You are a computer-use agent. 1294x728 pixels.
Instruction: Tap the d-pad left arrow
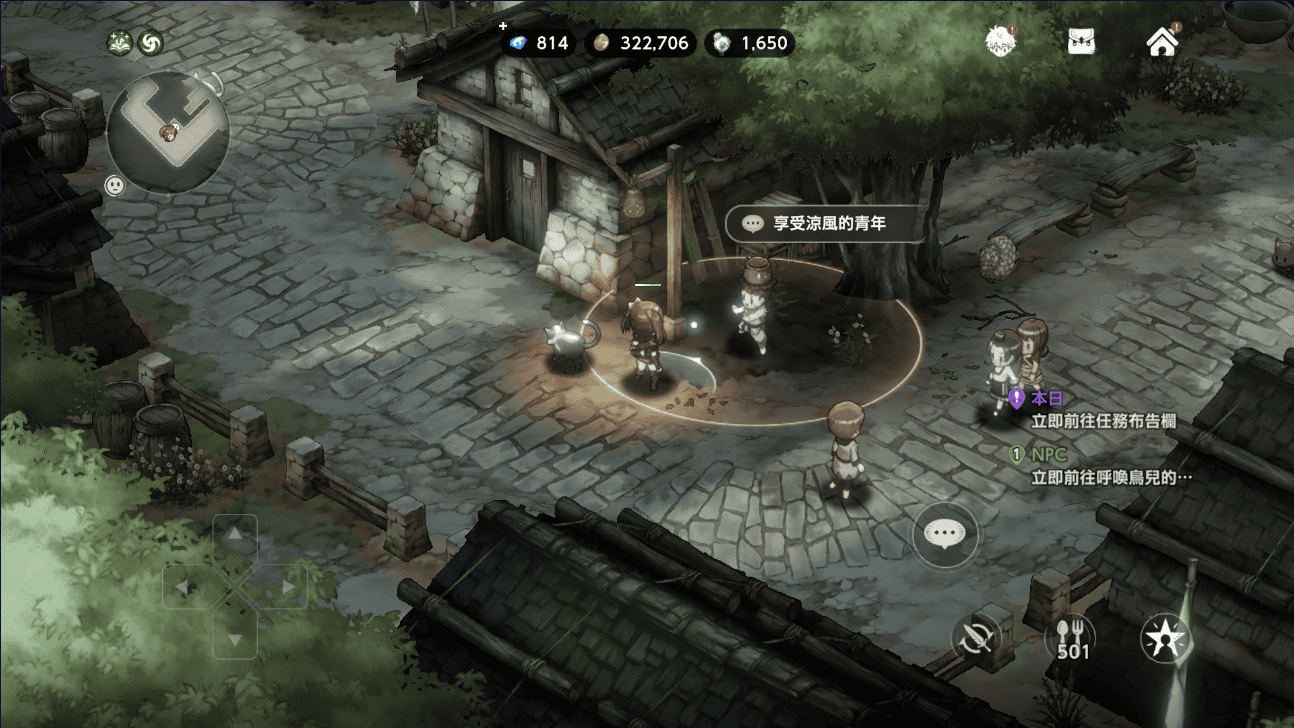[183, 587]
